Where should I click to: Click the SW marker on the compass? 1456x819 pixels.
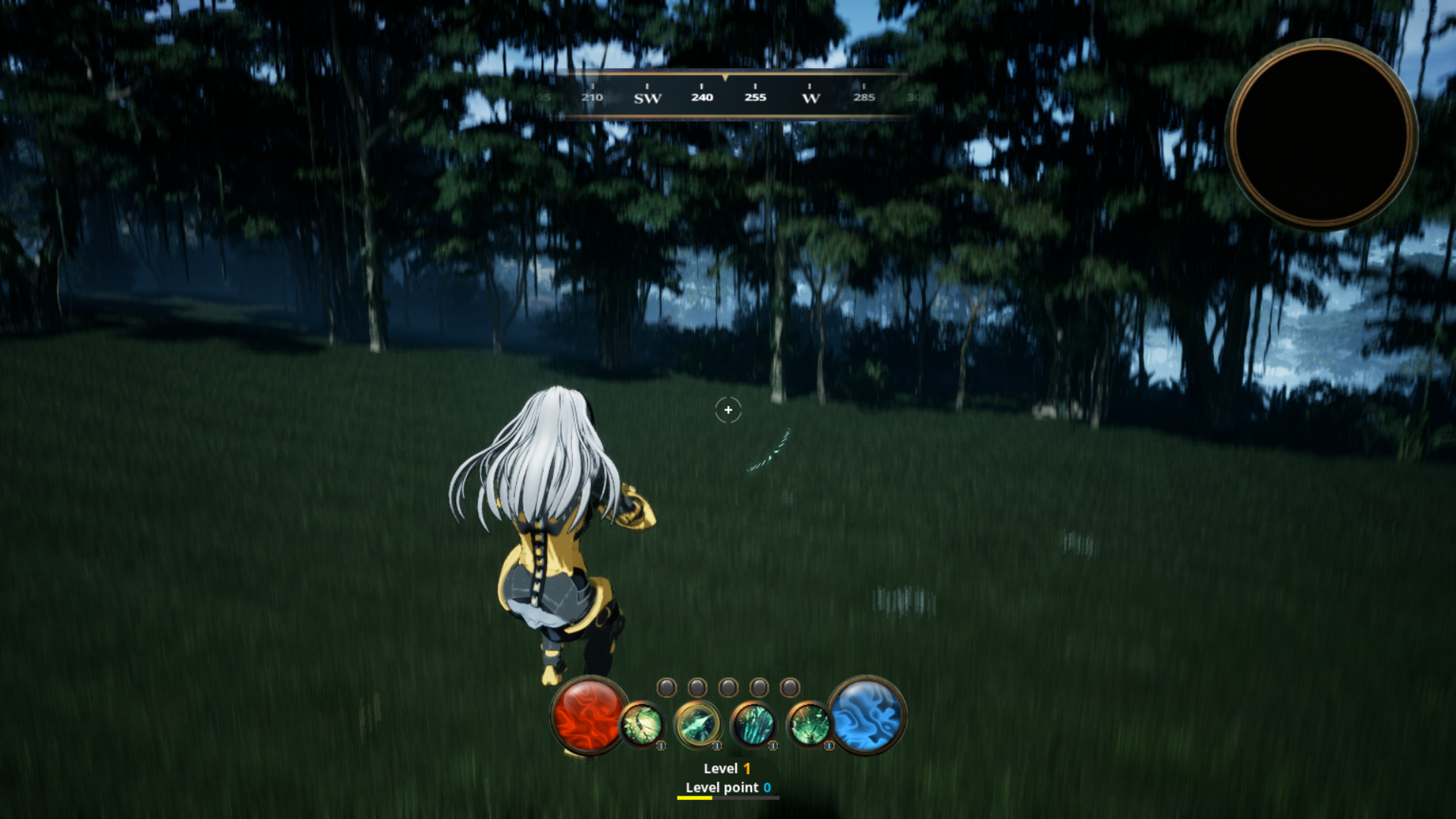pos(649,97)
